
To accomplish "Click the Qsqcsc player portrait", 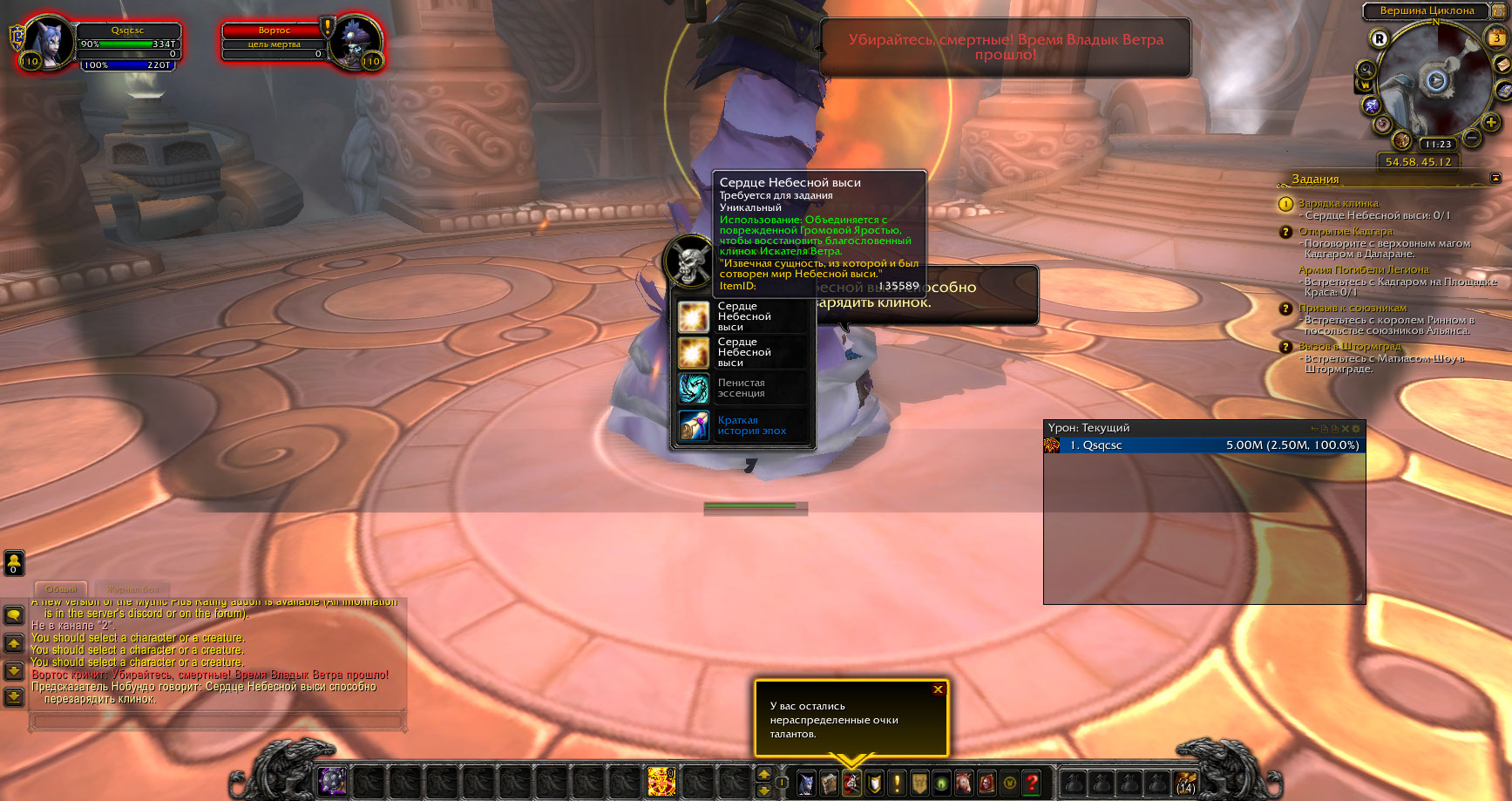I will [46, 41].
